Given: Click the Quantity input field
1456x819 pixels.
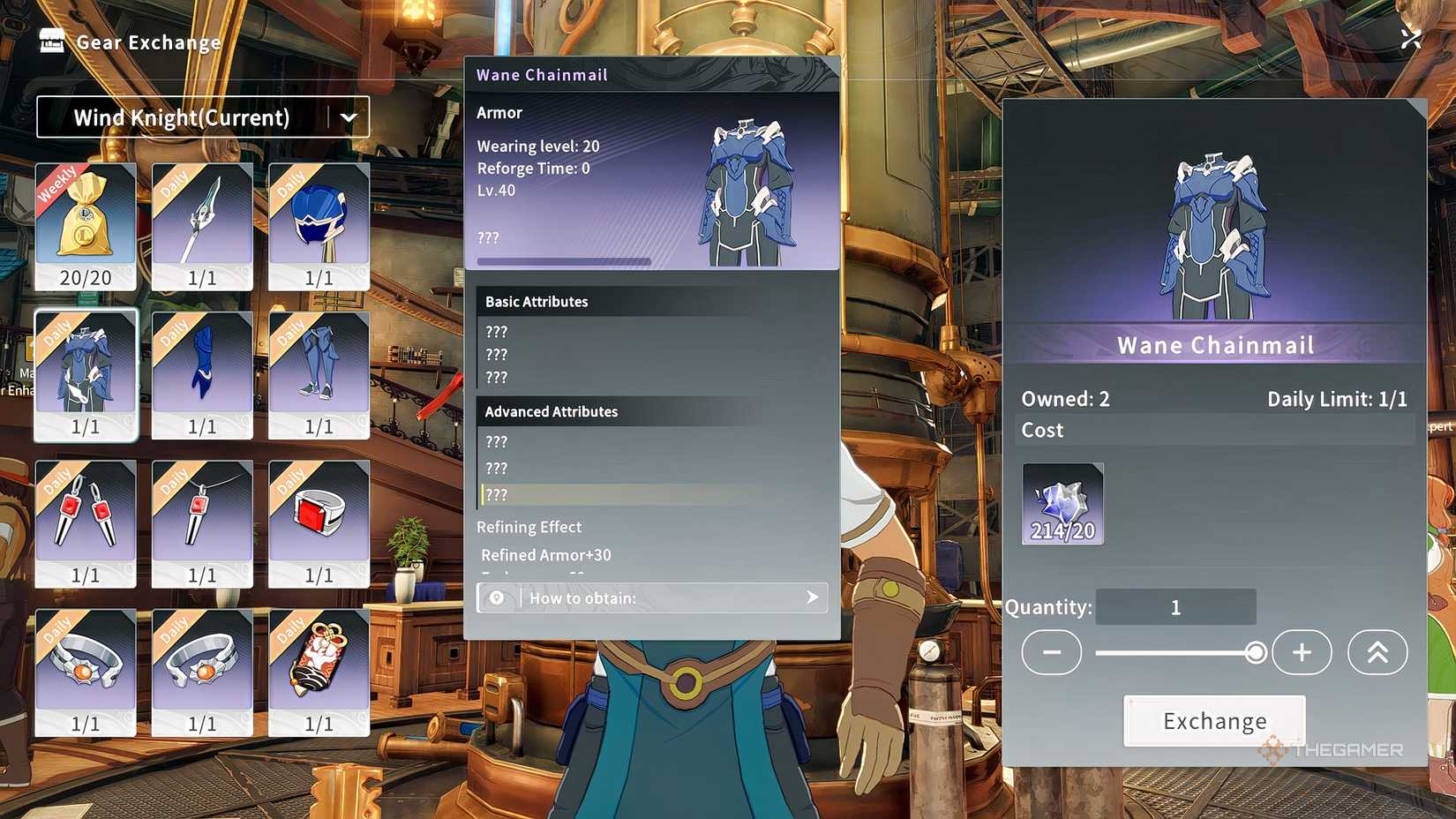Looking at the screenshot, I should coord(1175,607).
